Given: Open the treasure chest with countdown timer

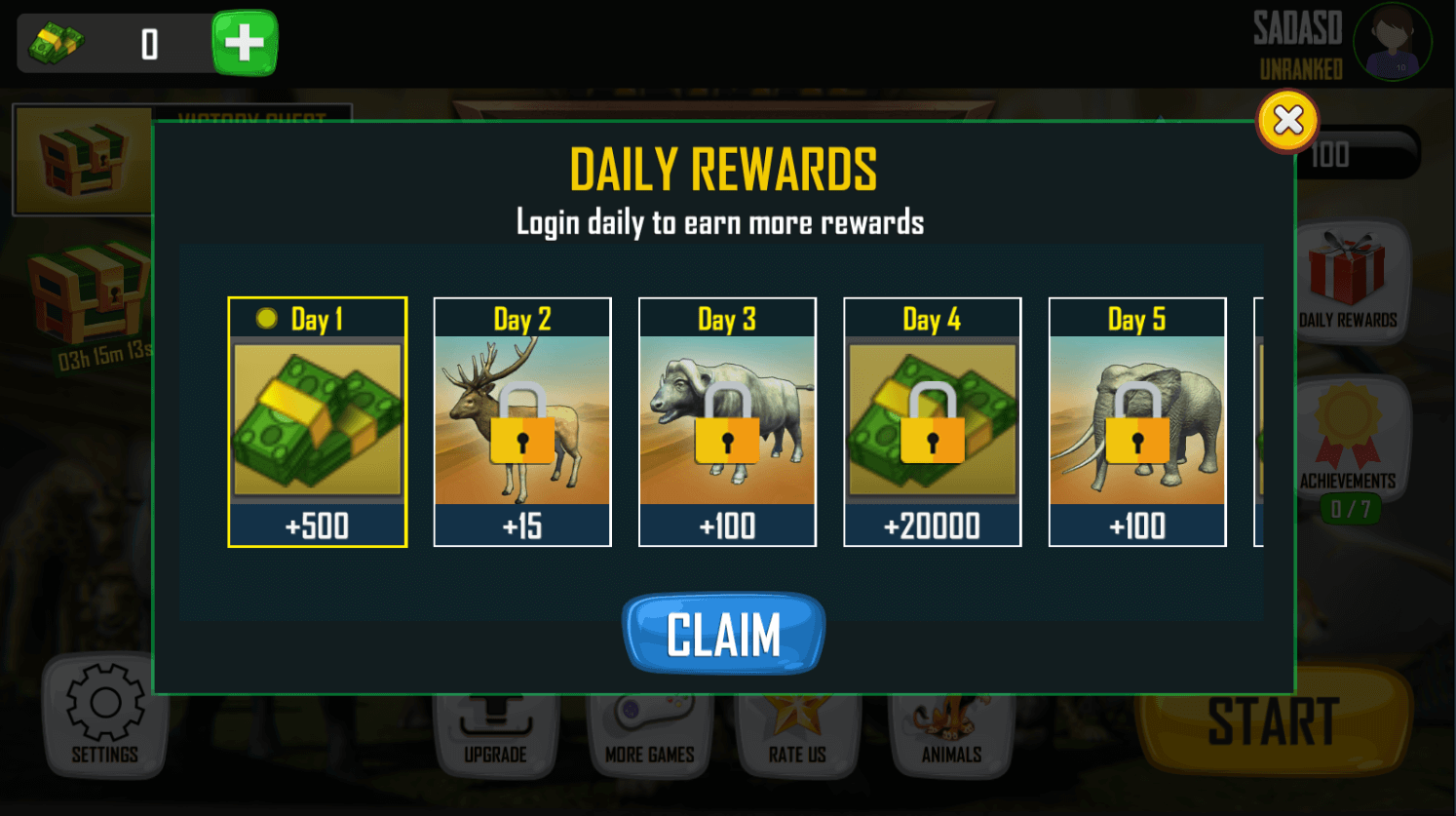Looking at the screenshot, I should coord(88,302).
